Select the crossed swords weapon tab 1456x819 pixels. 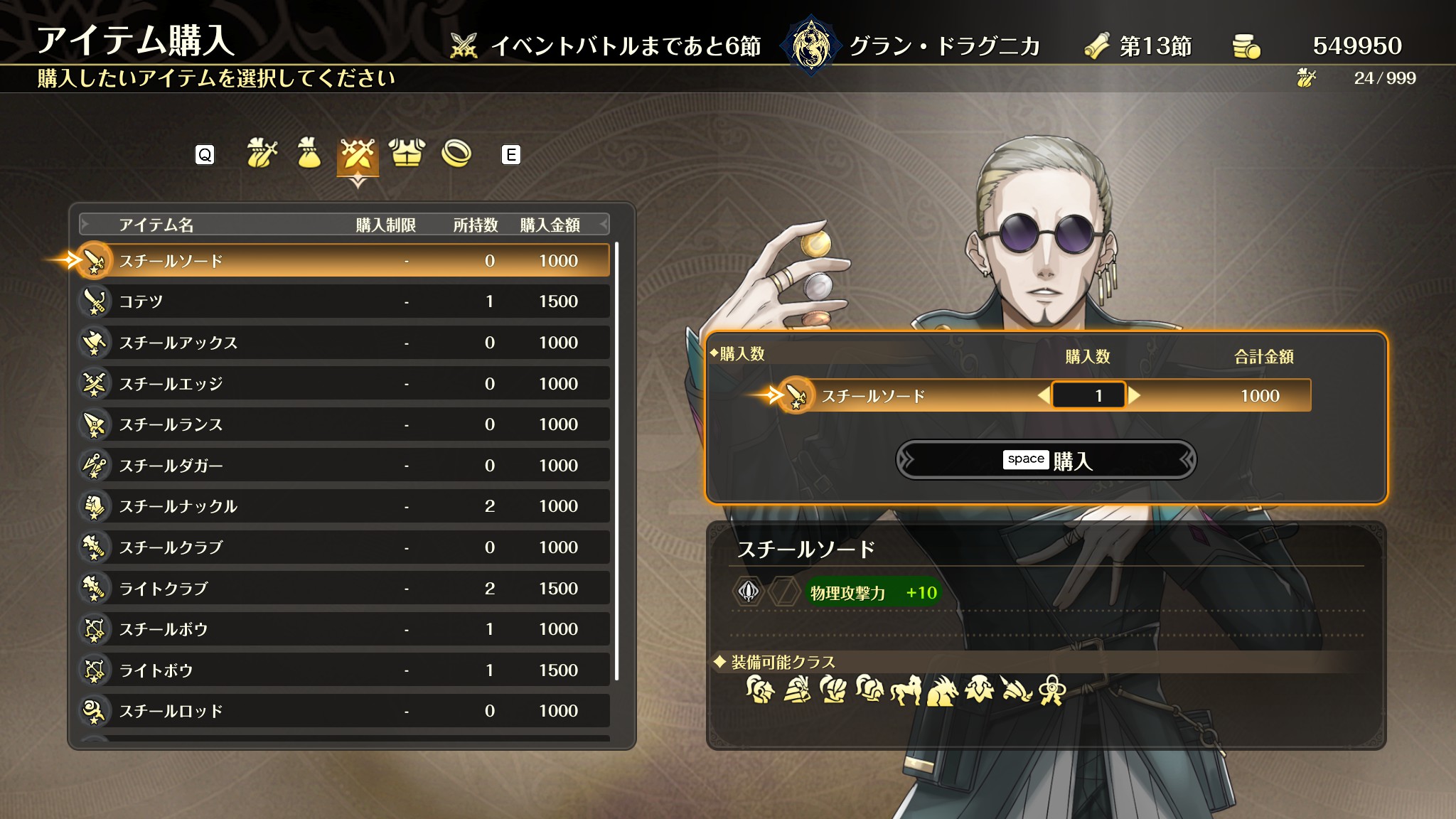(358, 155)
